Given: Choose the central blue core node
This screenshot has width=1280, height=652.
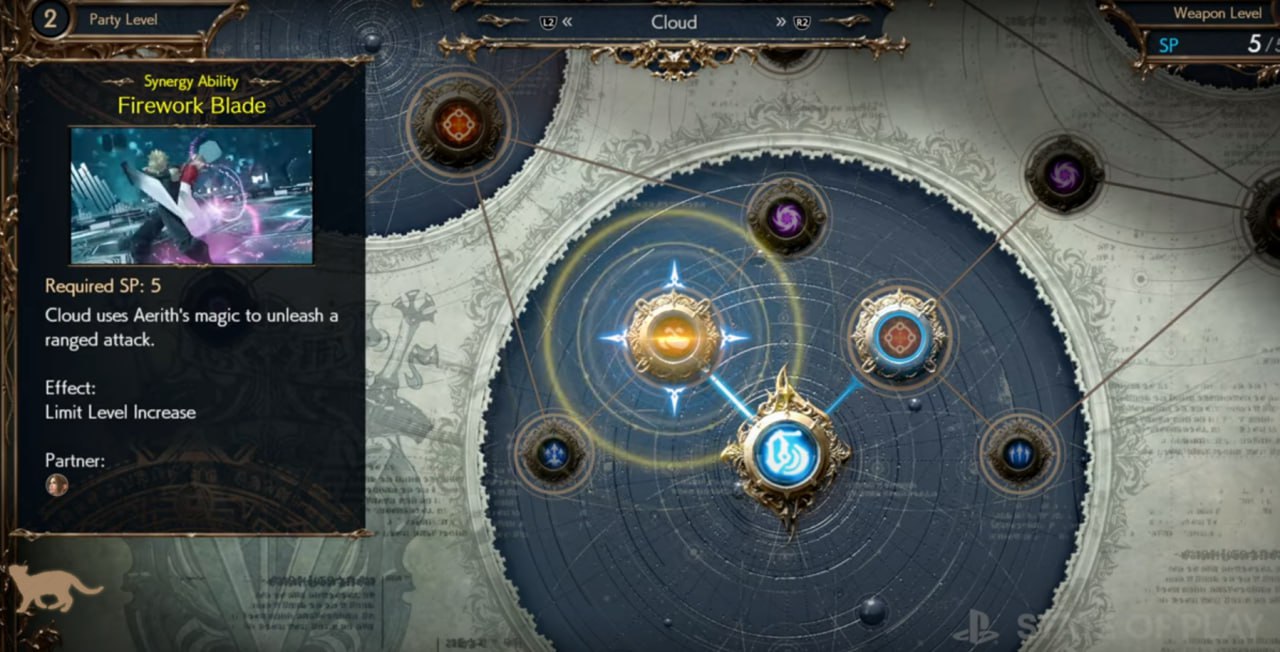Looking at the screenshot, I should point(785,454).
